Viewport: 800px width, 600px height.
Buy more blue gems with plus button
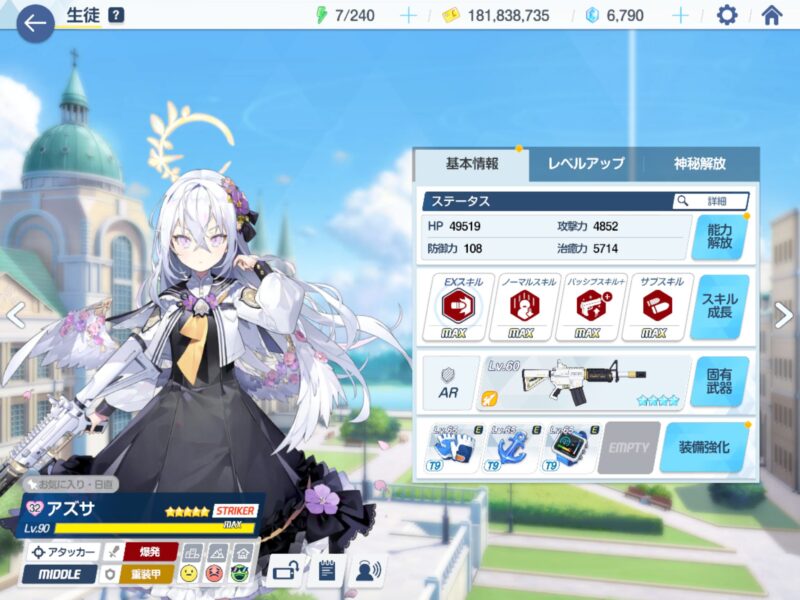[x=680, y=15]
